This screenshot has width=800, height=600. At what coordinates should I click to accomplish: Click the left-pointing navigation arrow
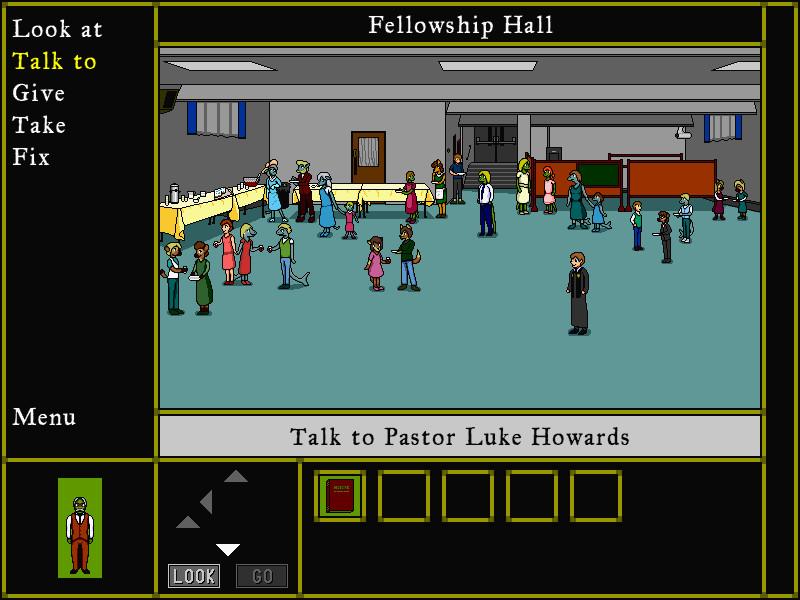point(205,501)
